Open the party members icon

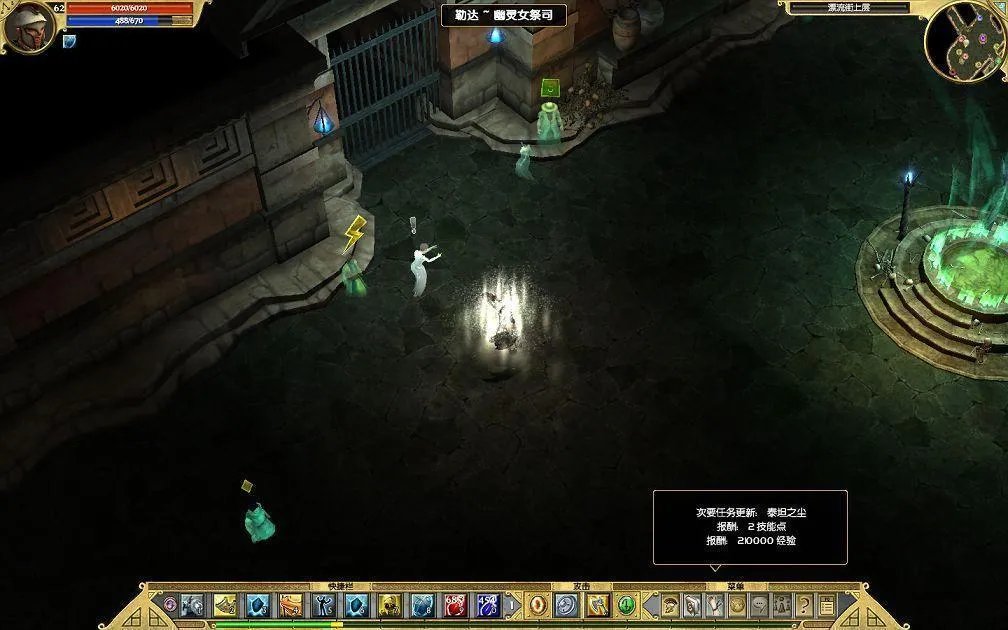[782, 605]
